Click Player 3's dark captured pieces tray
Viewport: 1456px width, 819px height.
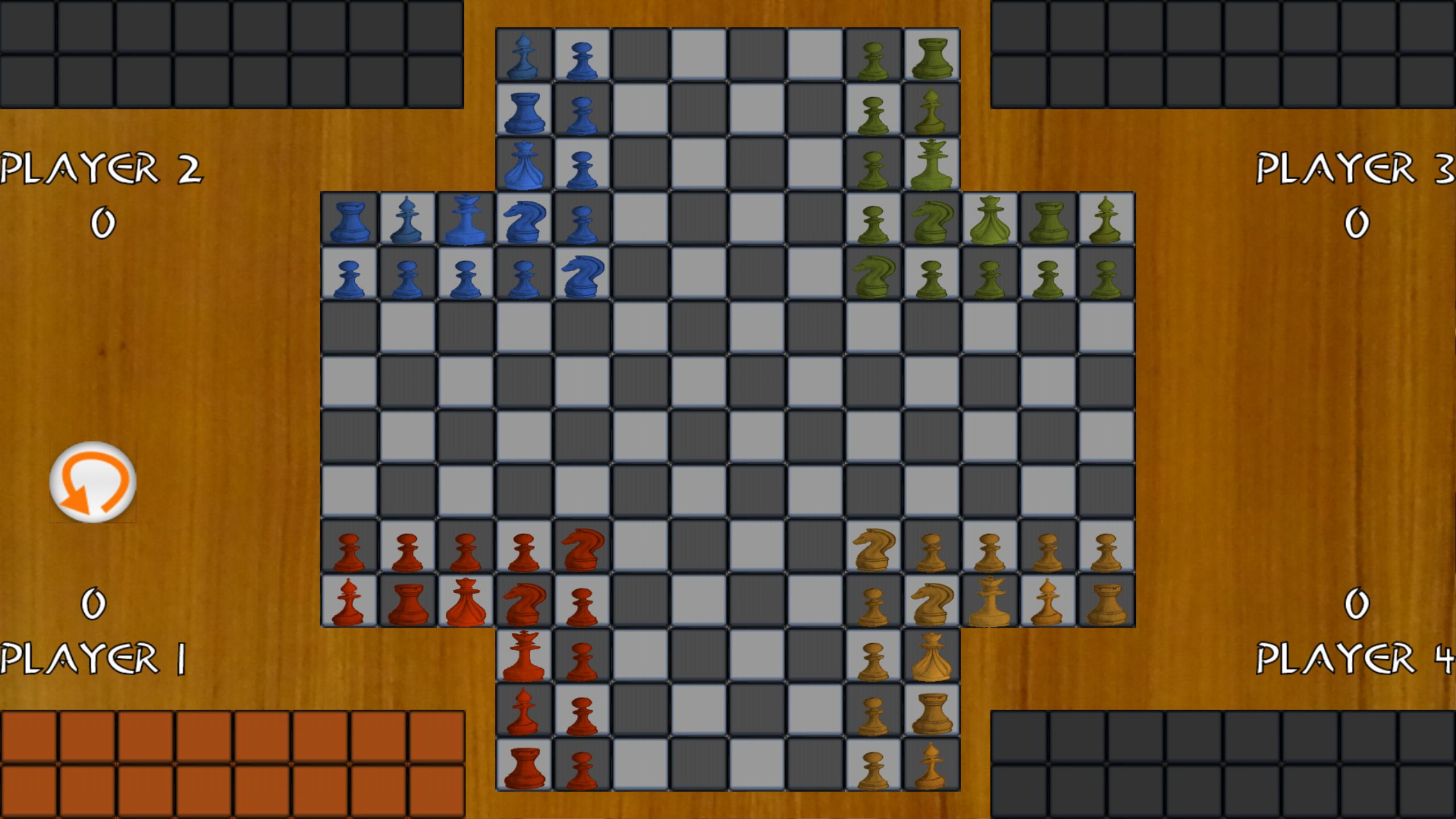1223,54
